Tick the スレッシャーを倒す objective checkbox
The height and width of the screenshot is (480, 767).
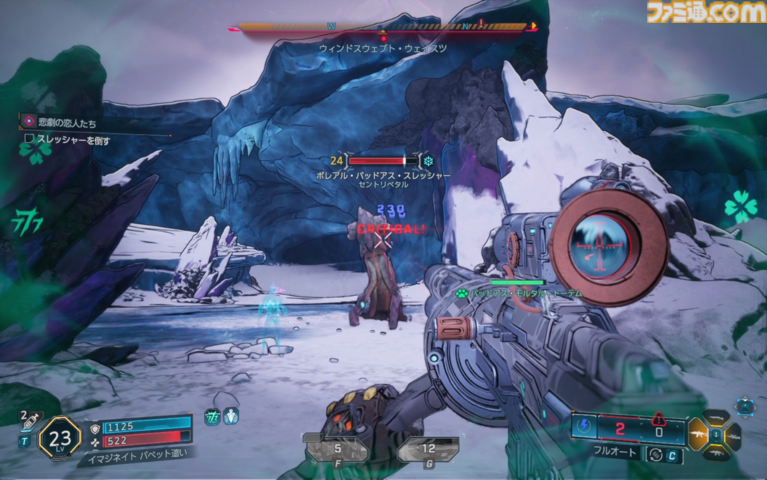(x=30, y=140)
